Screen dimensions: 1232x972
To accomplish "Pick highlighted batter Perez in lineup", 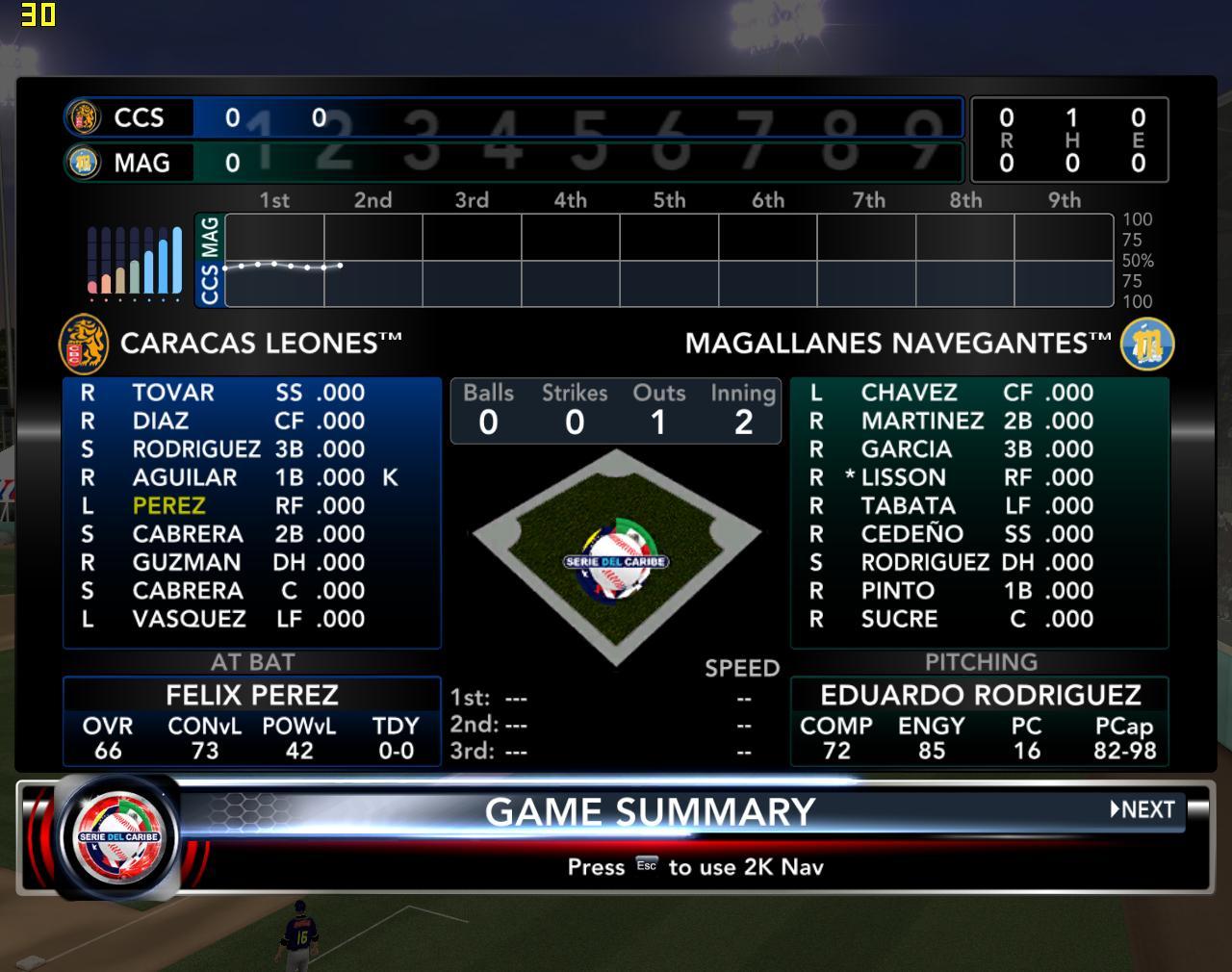I will (x=169, y=505).
